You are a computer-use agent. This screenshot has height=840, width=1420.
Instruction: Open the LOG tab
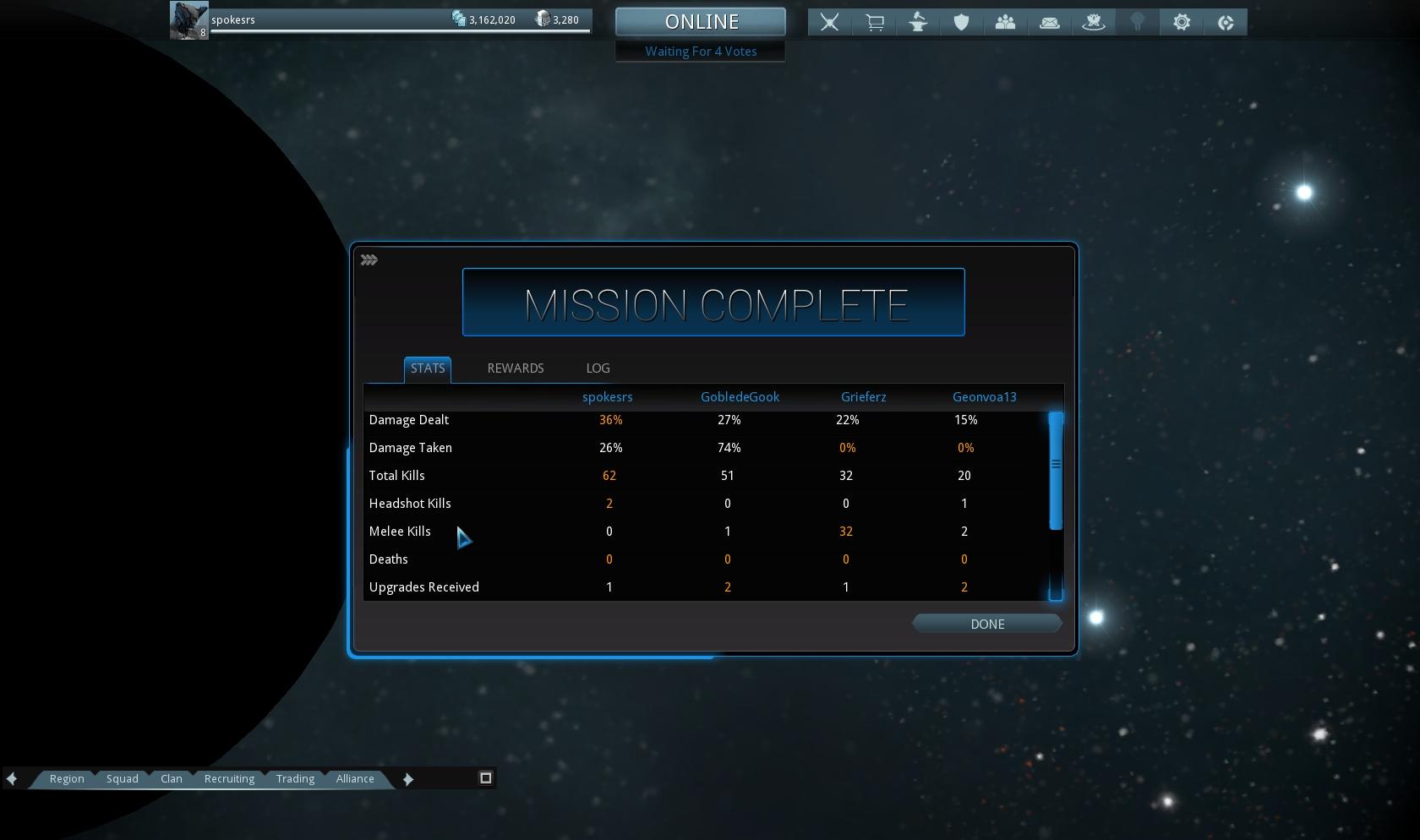point(598,368)
